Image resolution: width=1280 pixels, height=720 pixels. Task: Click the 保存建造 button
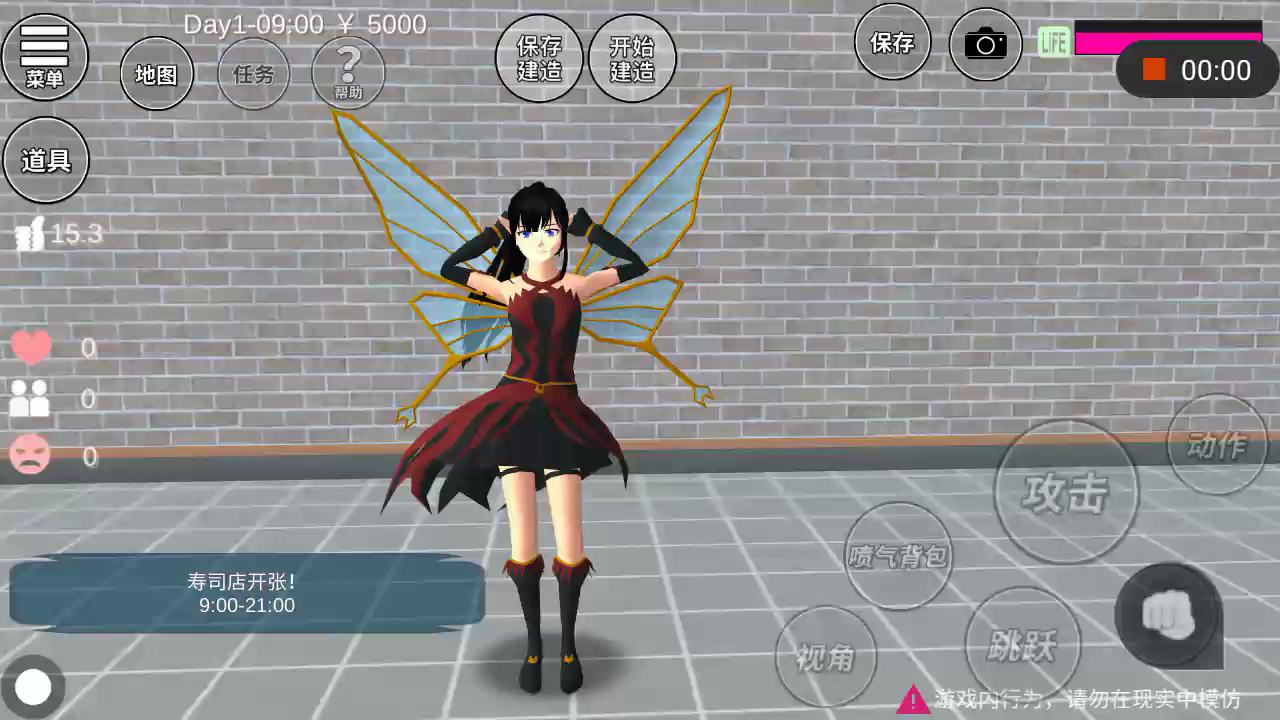pyautogui.click(x=539, y=58)
